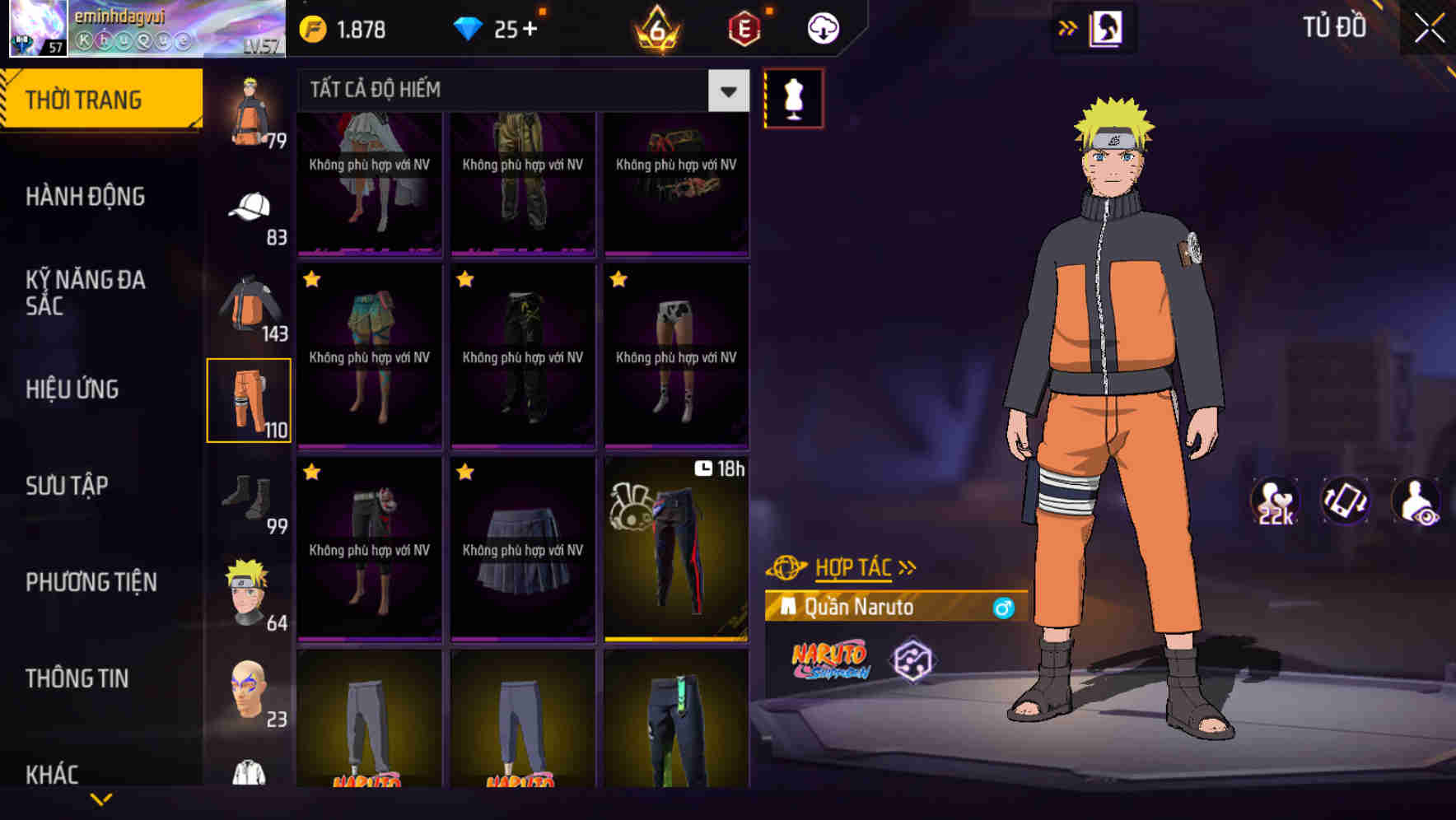1456x820 pixels.
Task: Click the Elite Pass E badge
Action: click(744, 27)
